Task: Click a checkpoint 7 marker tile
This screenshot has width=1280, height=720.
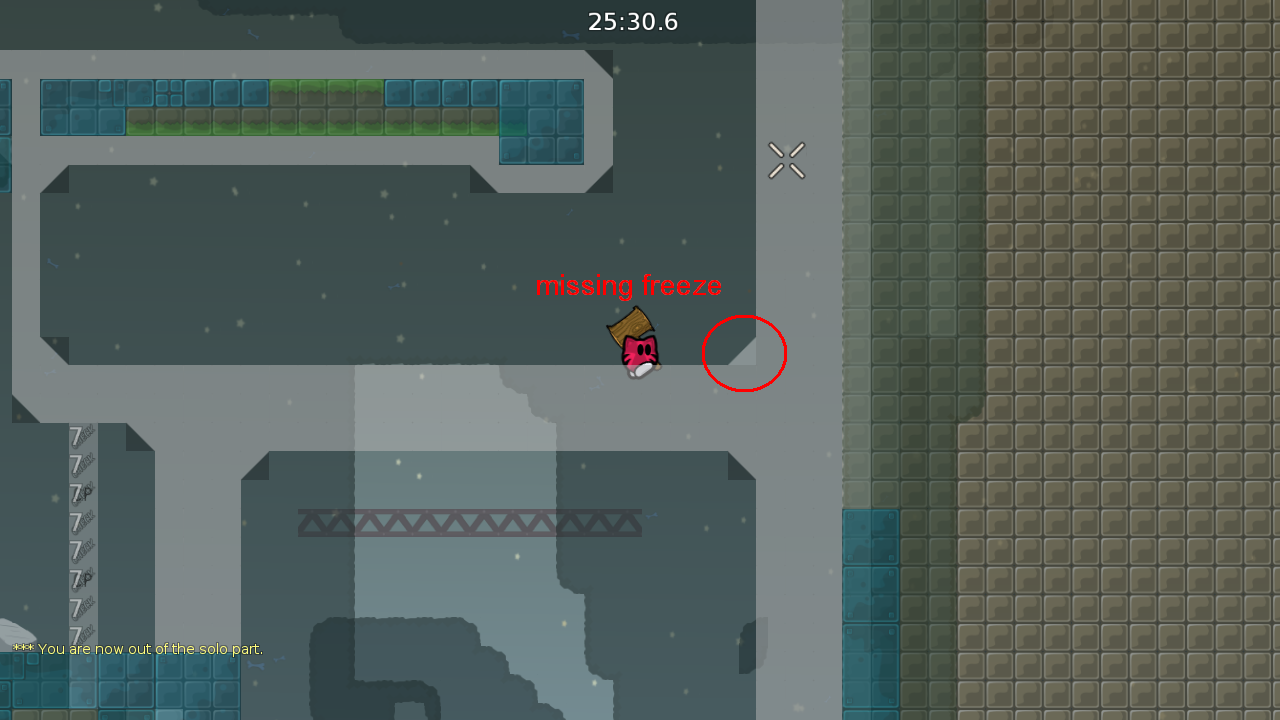Action: click(x=76, y=435)
